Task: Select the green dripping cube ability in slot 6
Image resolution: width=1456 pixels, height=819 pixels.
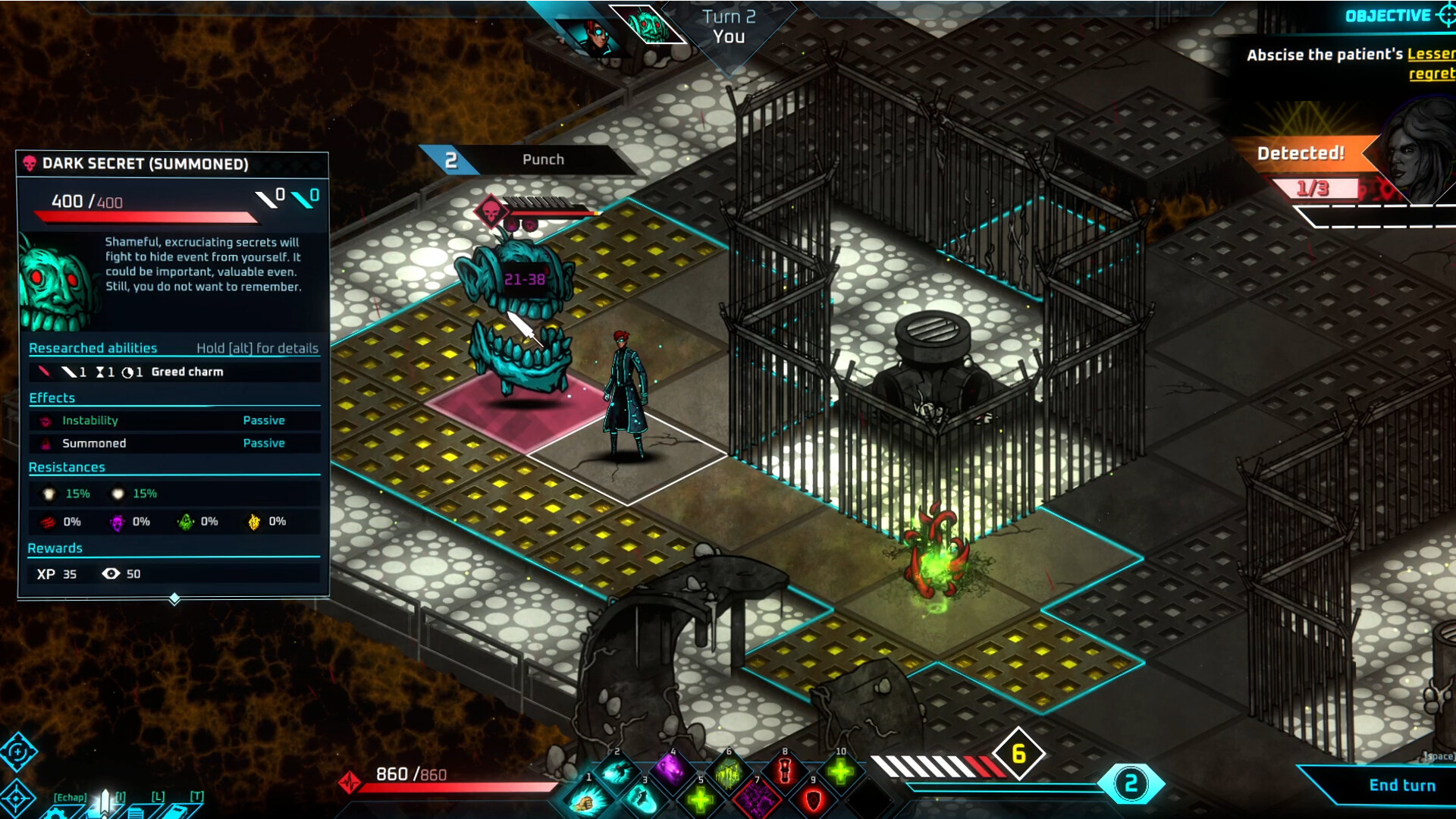Action: 728,772
